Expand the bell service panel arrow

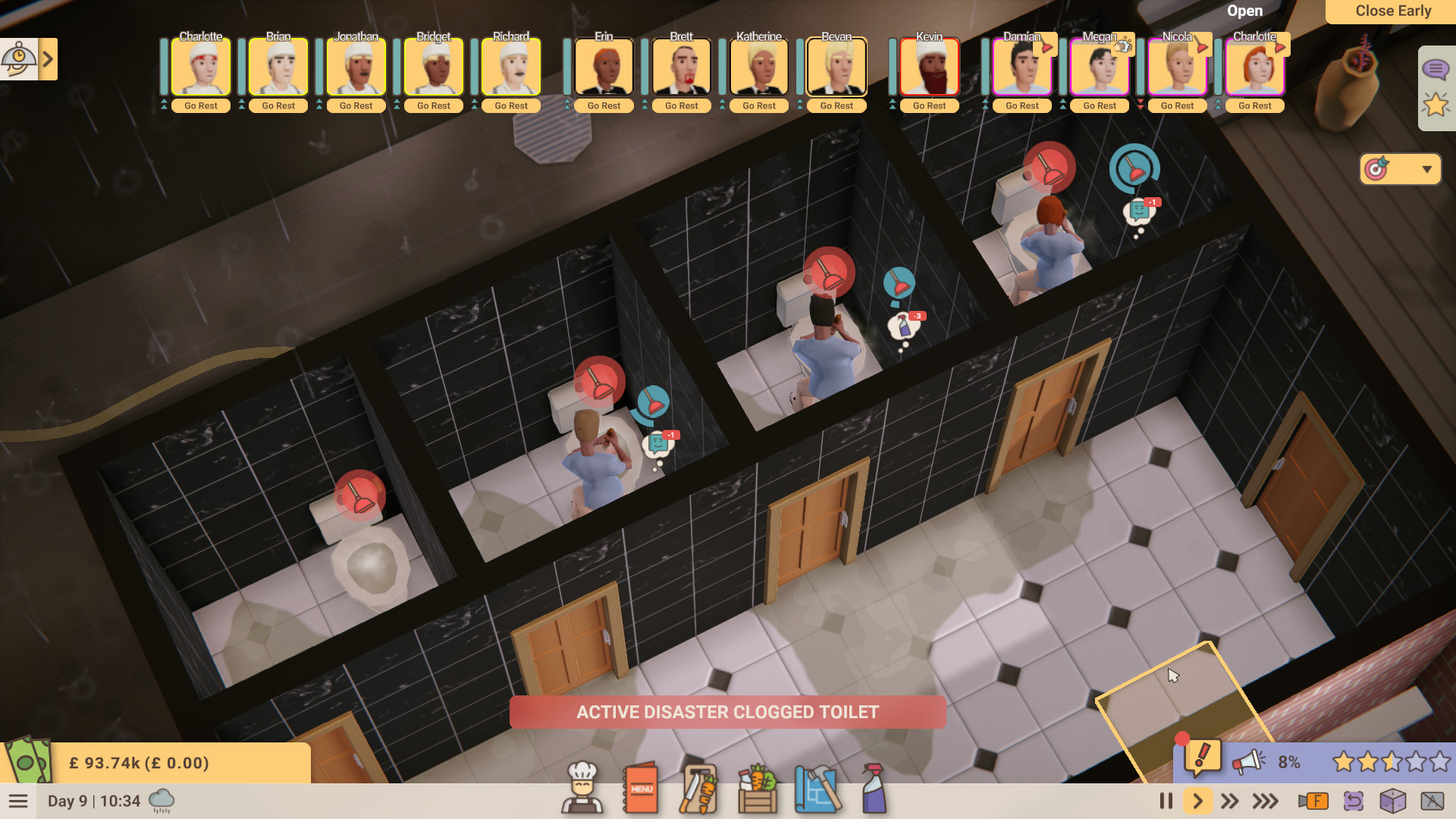pos(48,59)
